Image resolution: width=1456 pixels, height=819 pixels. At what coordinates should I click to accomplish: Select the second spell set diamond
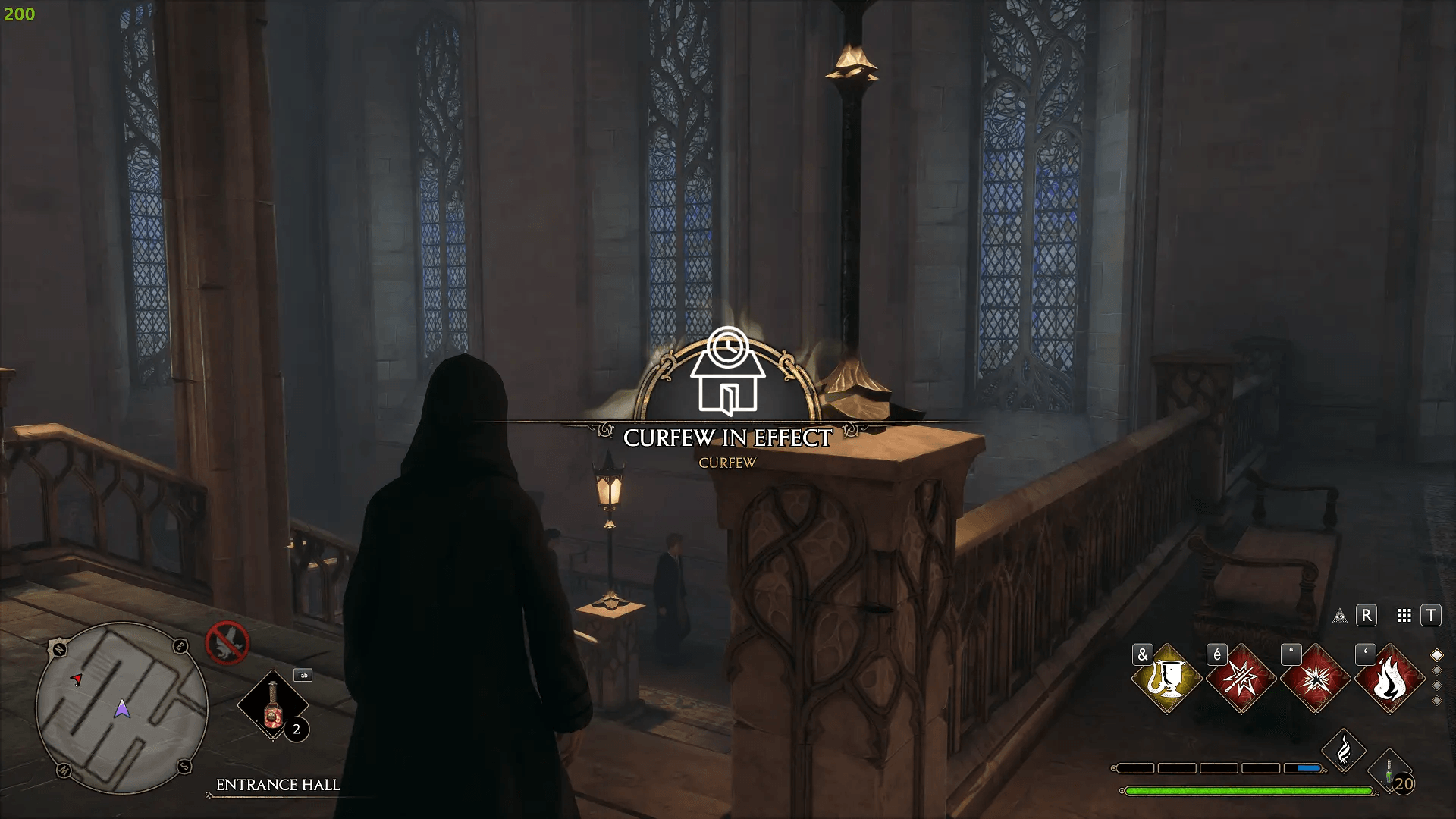coord(1436,670)
